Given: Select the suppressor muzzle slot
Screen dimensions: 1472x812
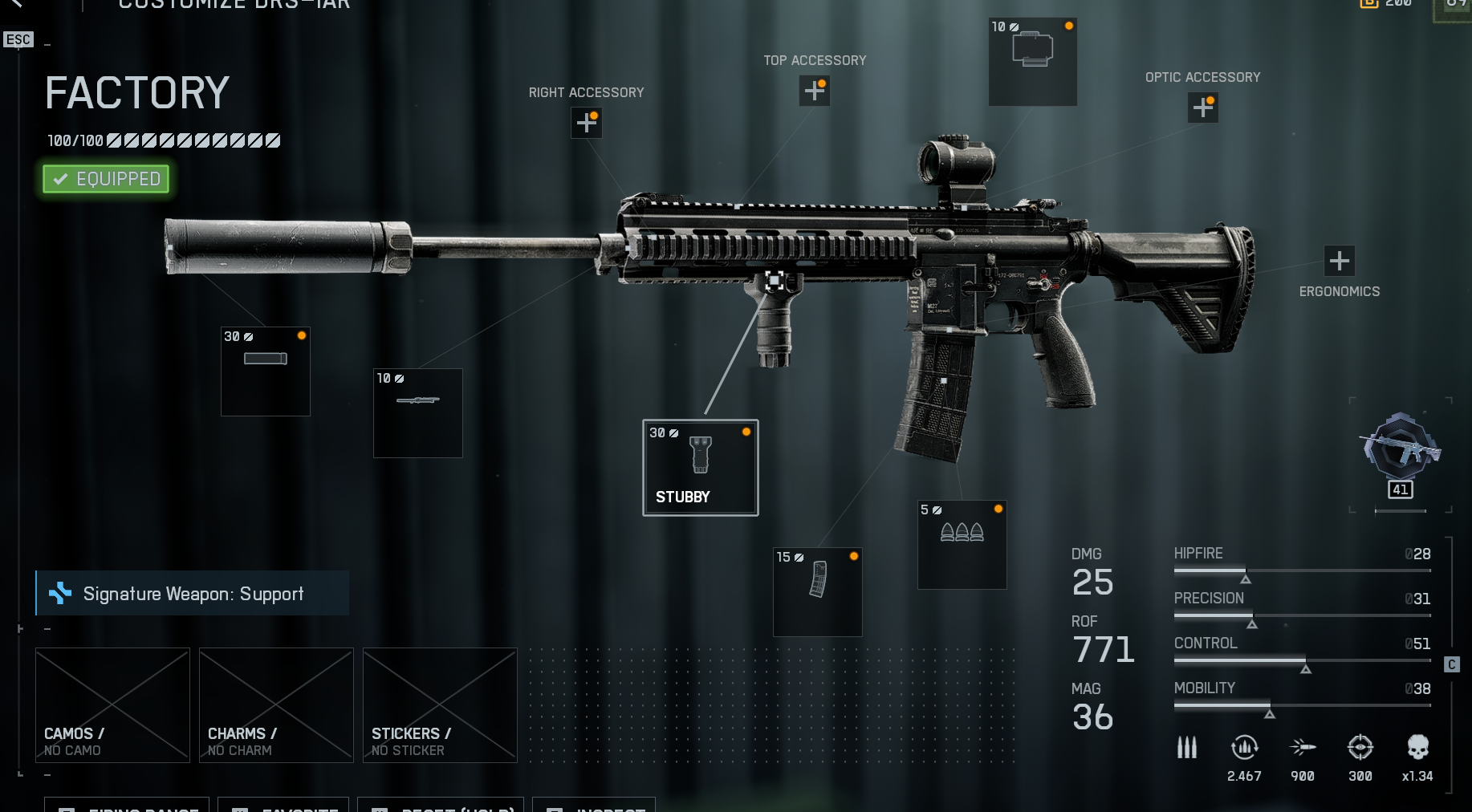Looking at the screenshot, I should [x=266, y=371].
